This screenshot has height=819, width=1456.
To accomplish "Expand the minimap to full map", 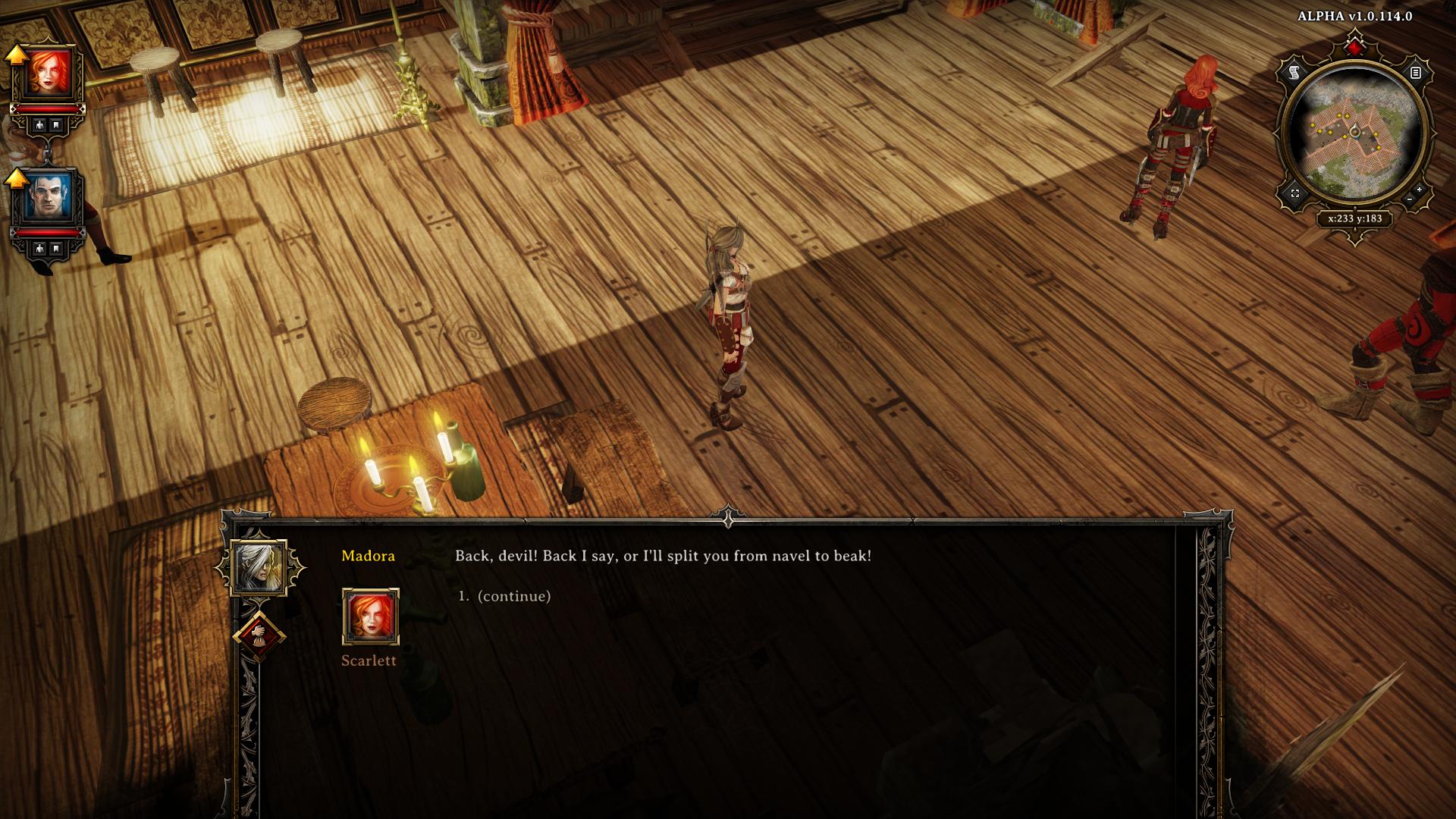I will [x=1294, y=193].
